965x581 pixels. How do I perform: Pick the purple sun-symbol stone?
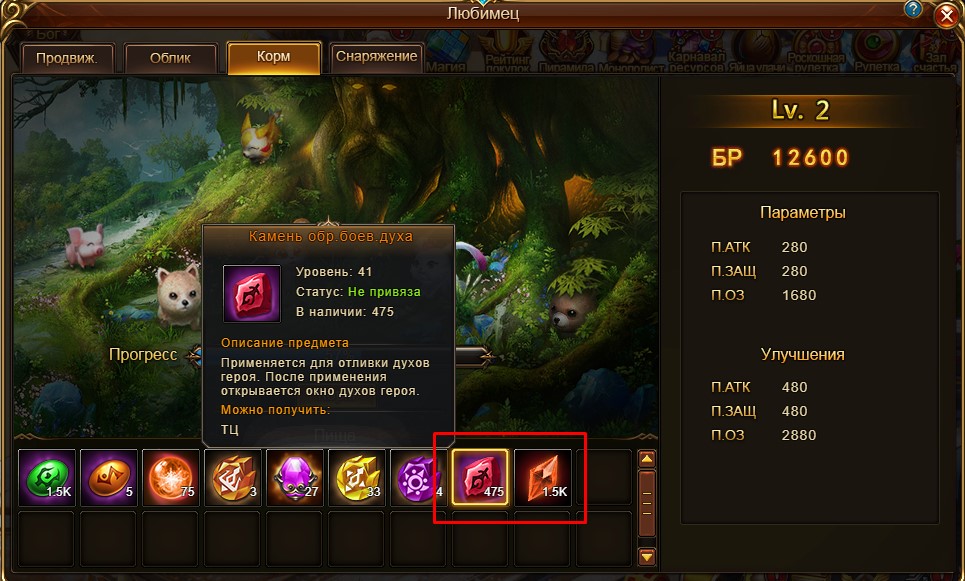(418, 477)
